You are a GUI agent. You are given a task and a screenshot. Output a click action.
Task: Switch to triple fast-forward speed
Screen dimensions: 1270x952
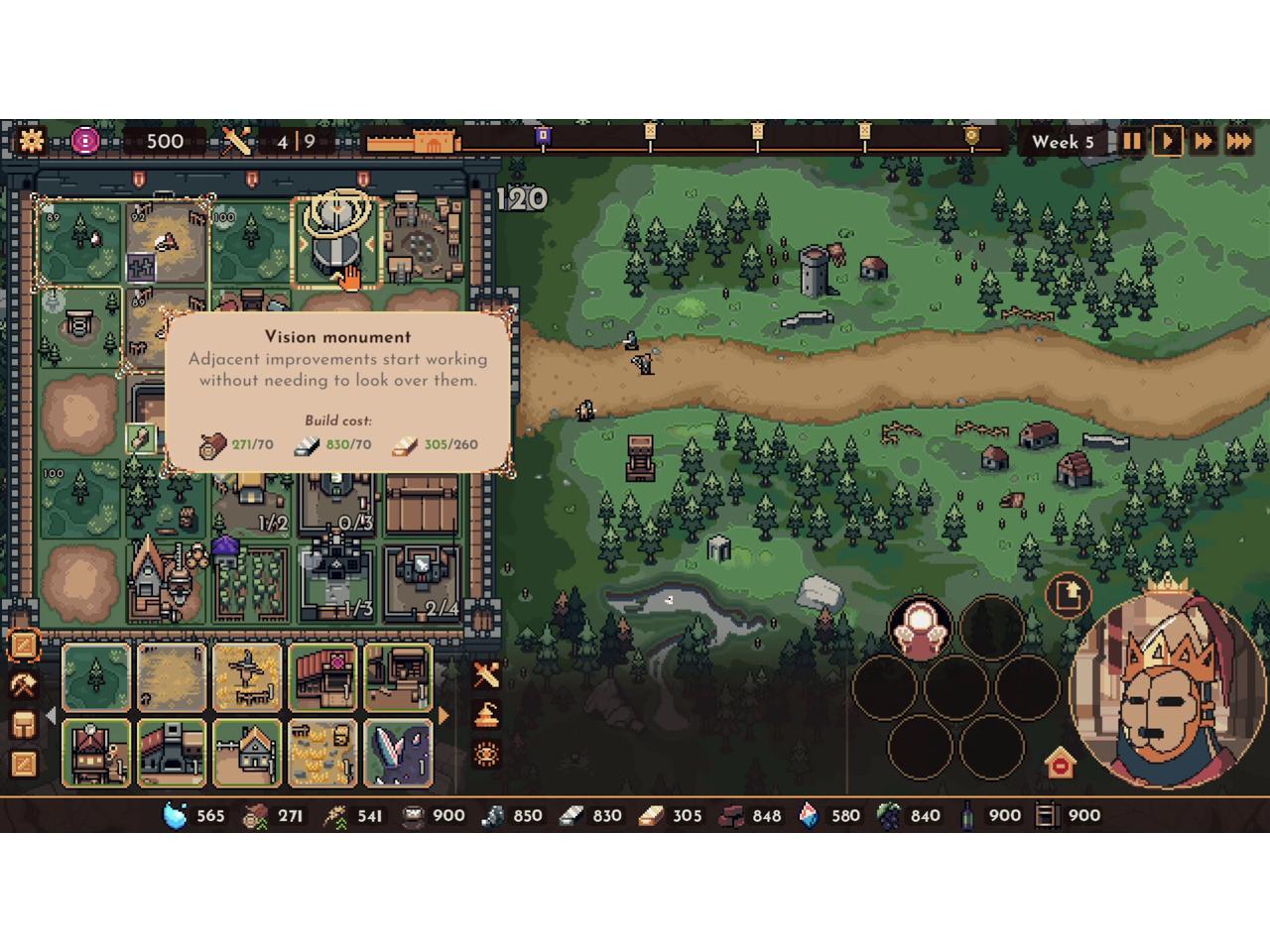pyautogui.click(x=1239, y=142)
